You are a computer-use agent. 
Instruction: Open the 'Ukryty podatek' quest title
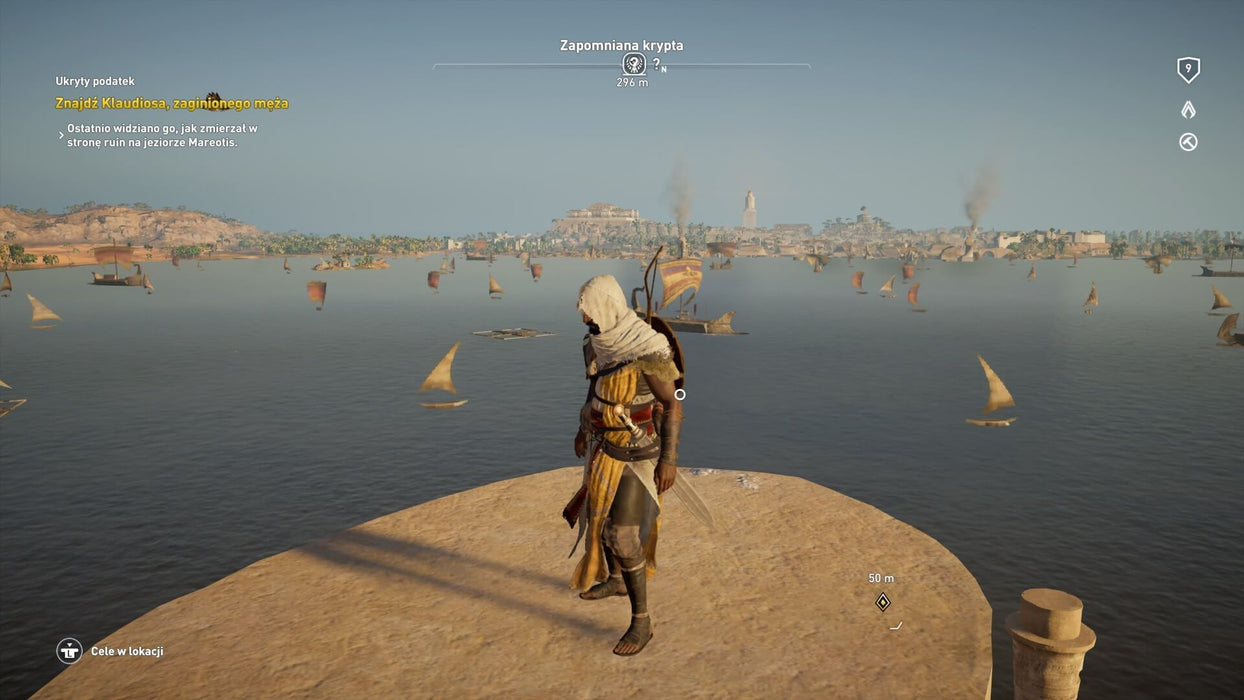pyautogui.click(x=95, y=81)
